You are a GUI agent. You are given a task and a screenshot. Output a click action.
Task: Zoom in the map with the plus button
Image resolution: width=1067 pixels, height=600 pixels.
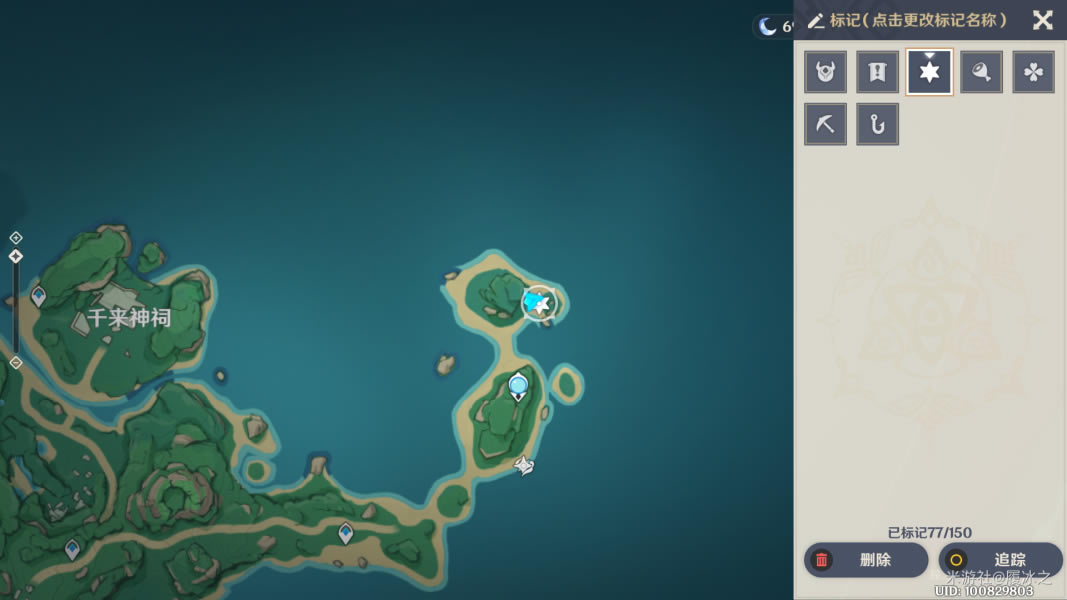(x=16, y=238)
